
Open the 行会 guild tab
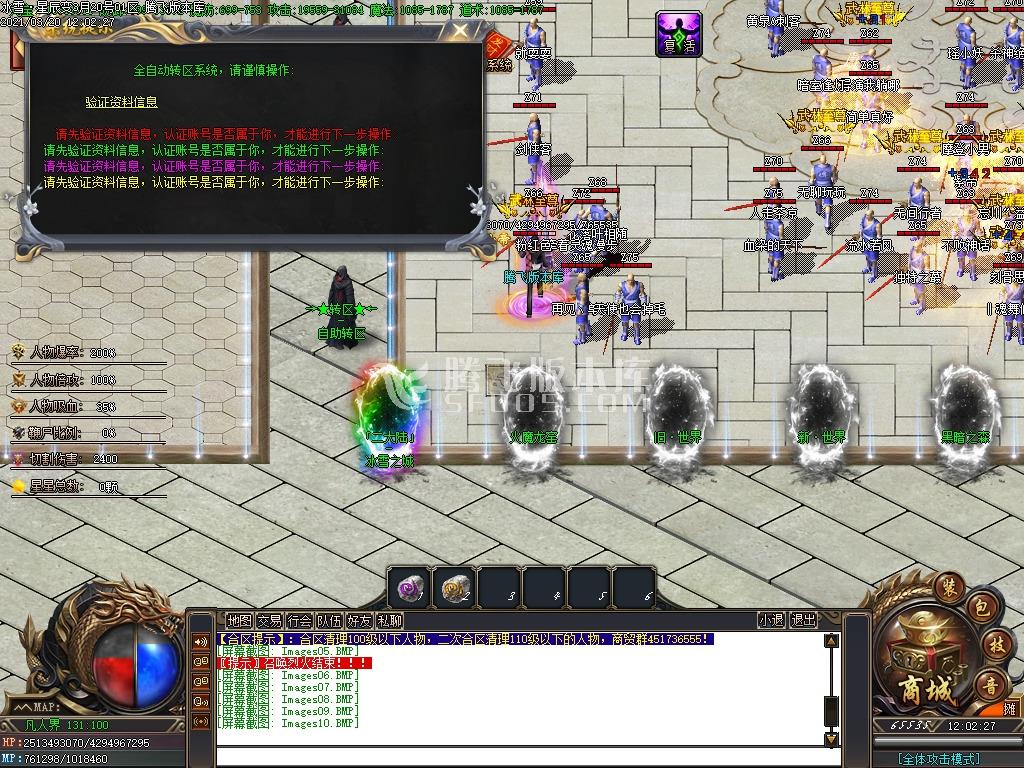click(299, 621)
